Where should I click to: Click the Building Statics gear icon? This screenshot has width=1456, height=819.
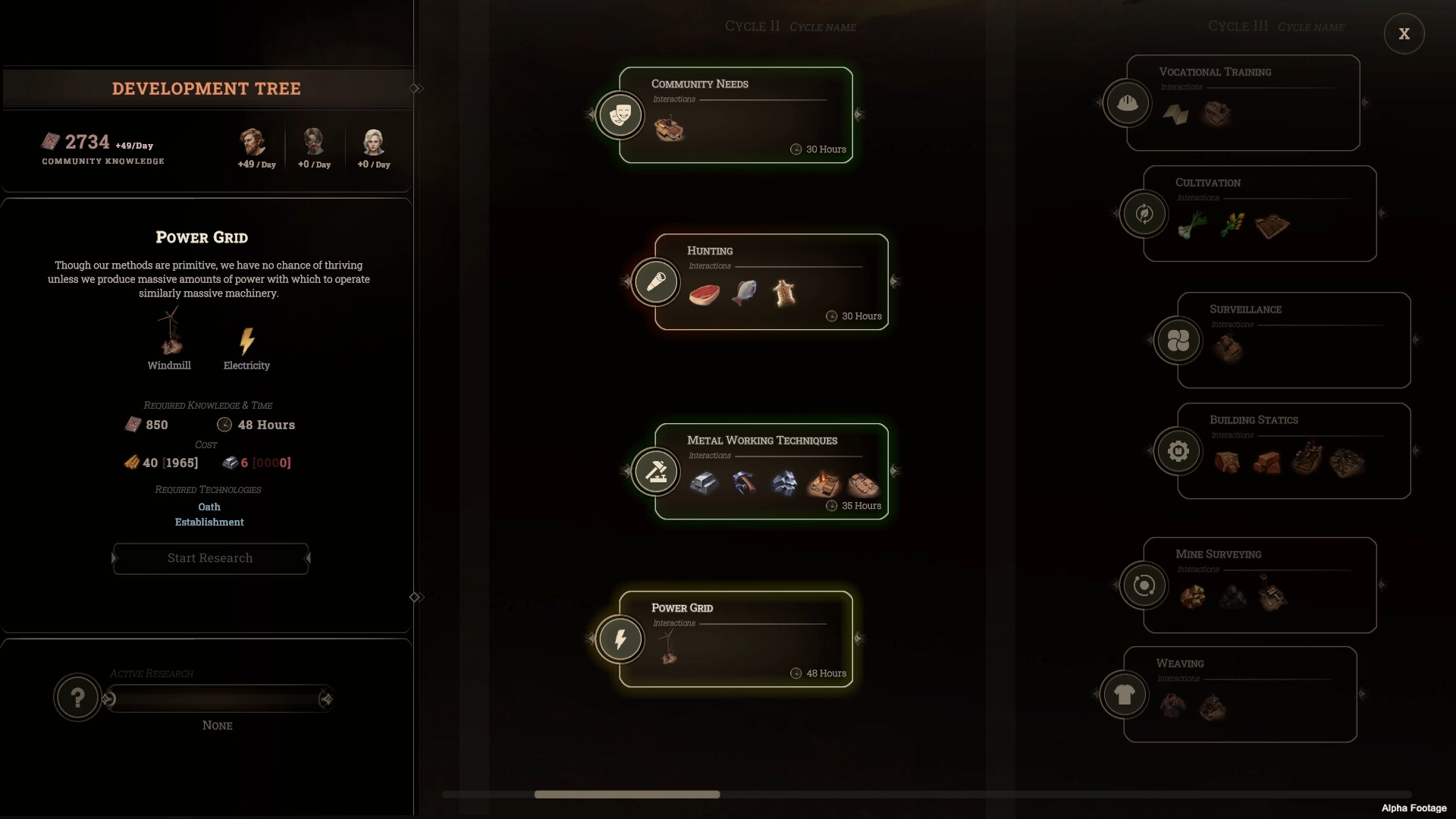(x=1178, y=450)
